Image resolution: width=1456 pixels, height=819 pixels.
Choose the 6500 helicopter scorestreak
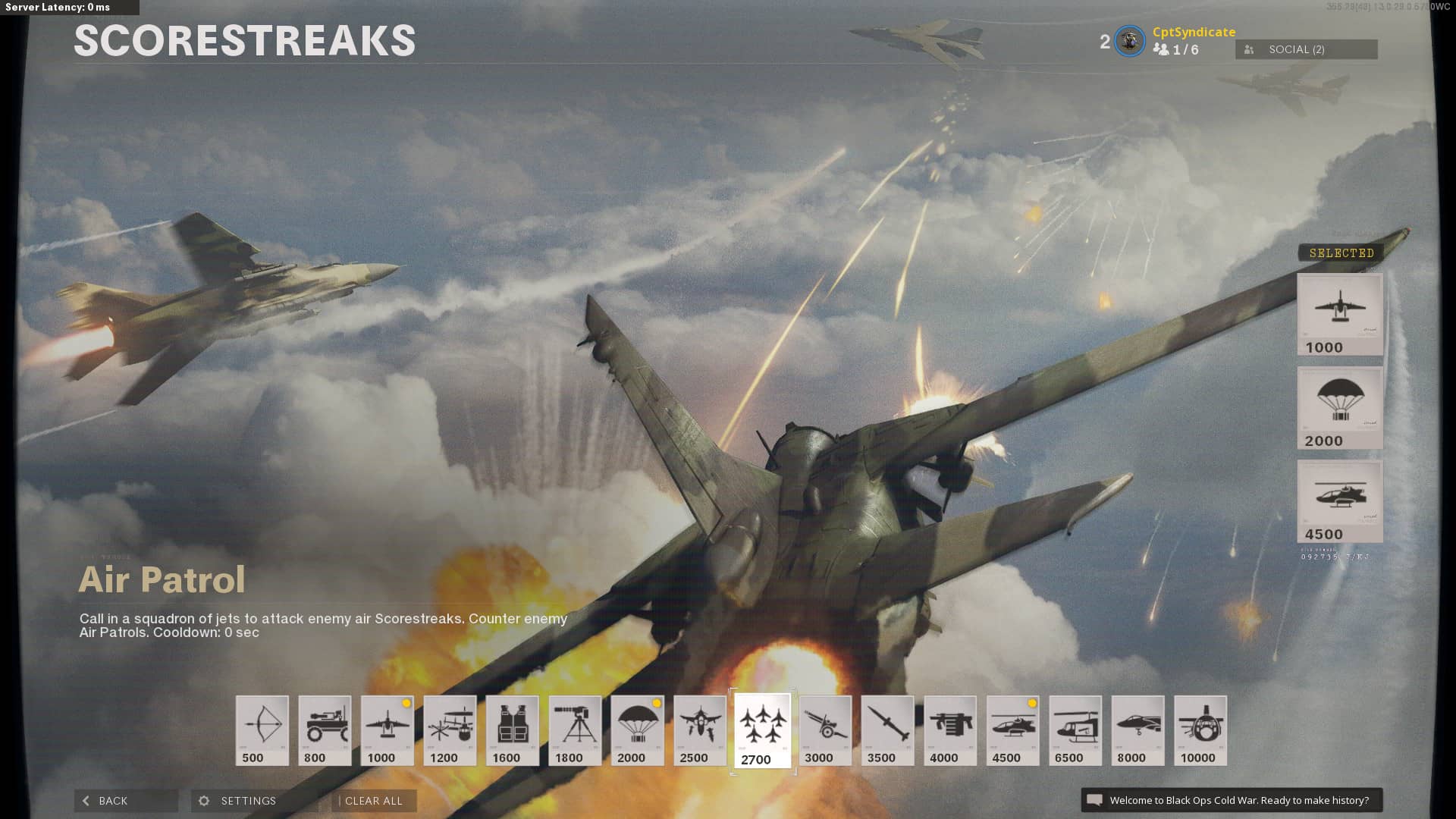1075,730
